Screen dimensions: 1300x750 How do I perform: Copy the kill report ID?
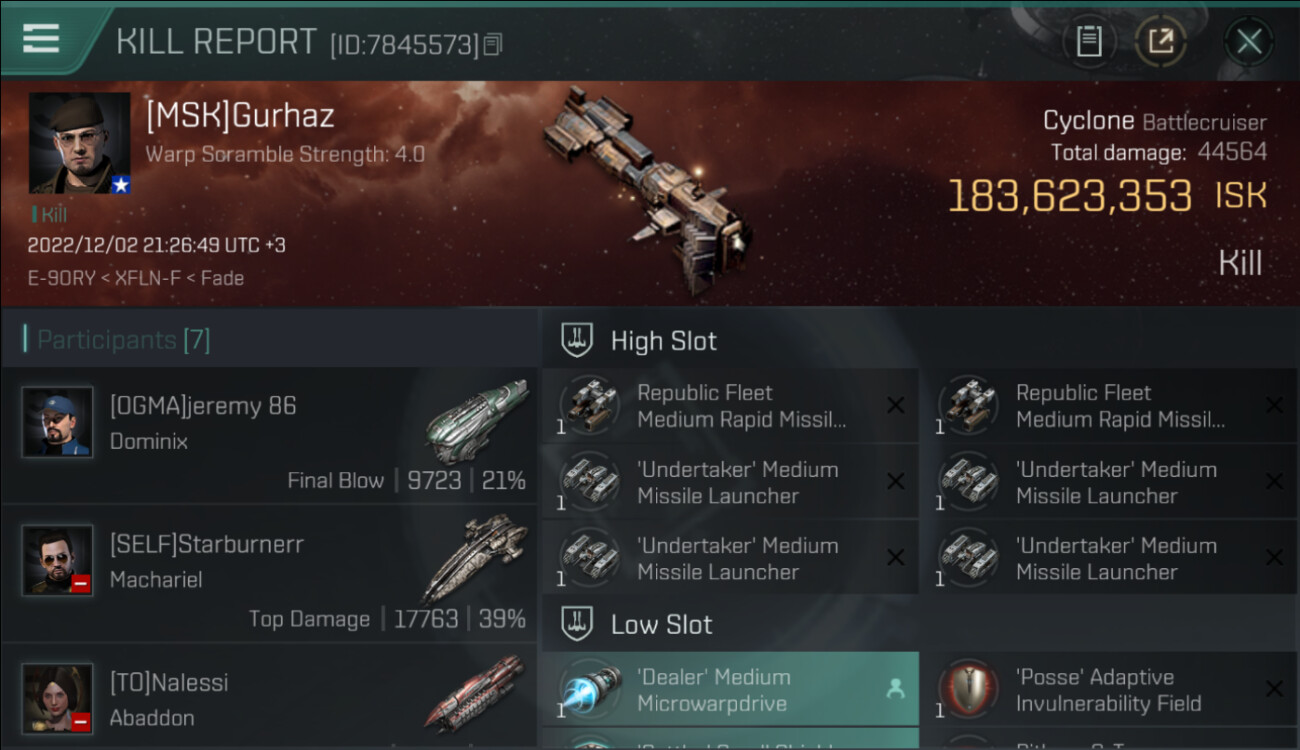coord(492,45)
